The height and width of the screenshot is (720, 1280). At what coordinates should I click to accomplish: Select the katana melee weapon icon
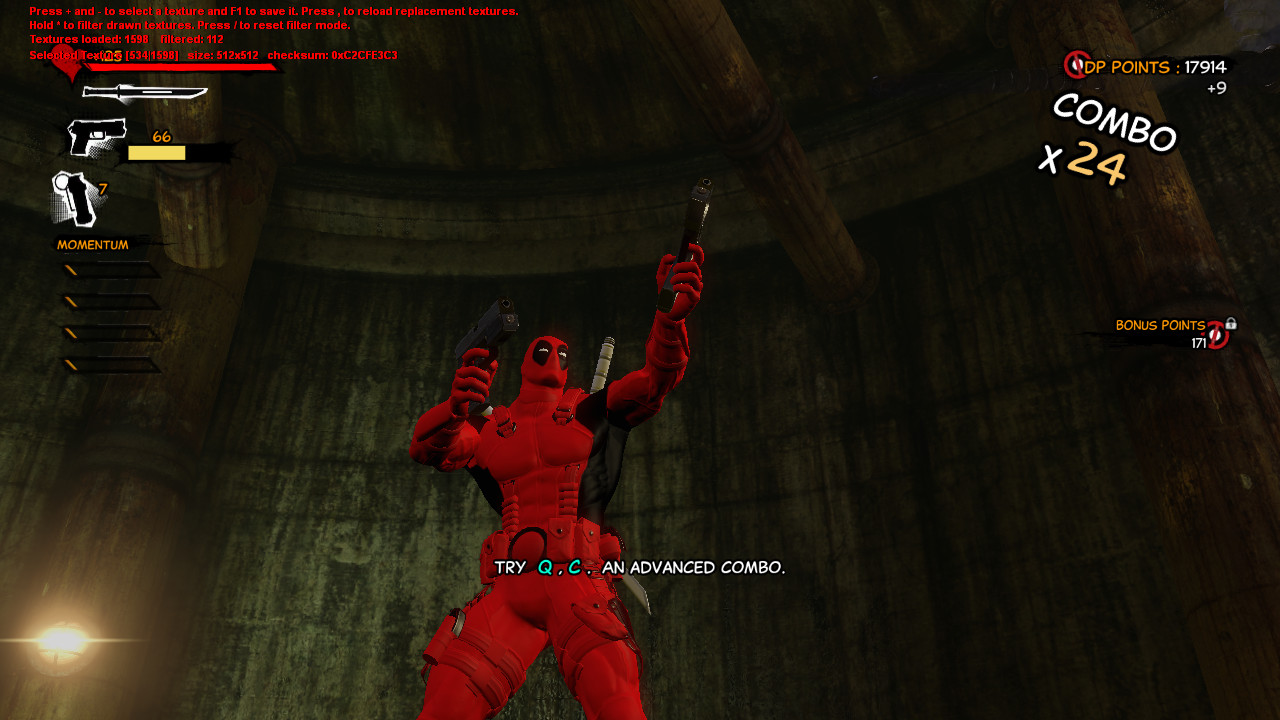[145, 90]
